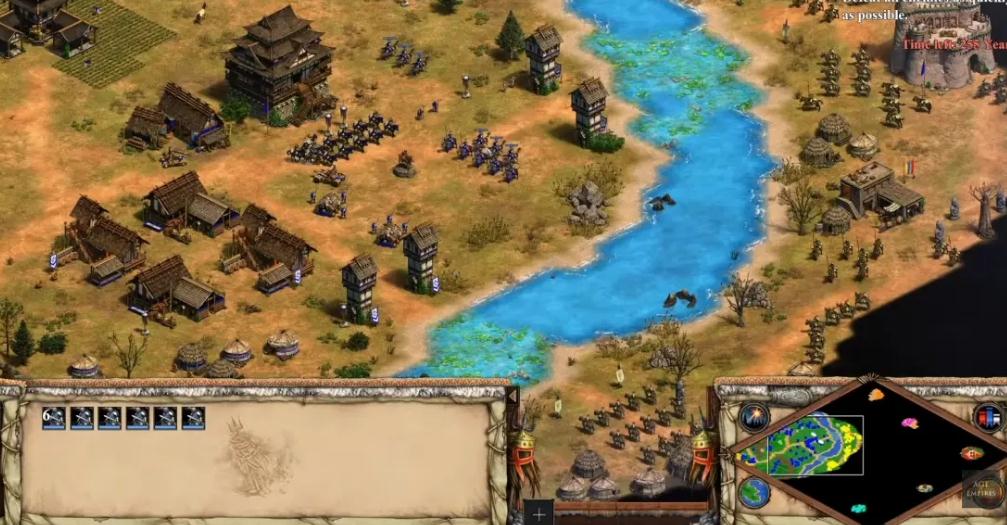Select the unit portrait marked with 6
Screen dimensions: 1007x525
[x=54, y=418]
